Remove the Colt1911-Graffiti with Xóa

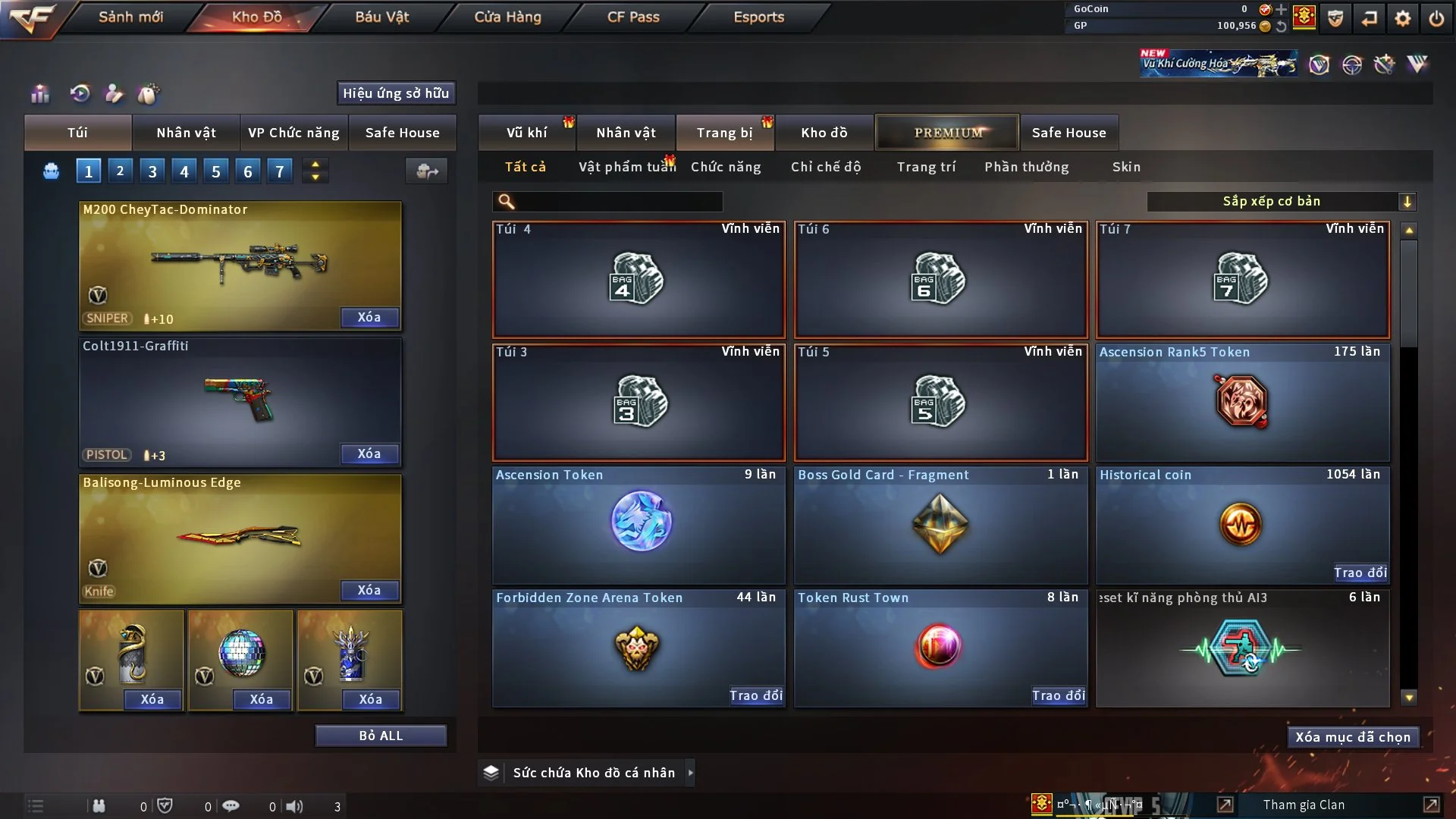(369, 453)
